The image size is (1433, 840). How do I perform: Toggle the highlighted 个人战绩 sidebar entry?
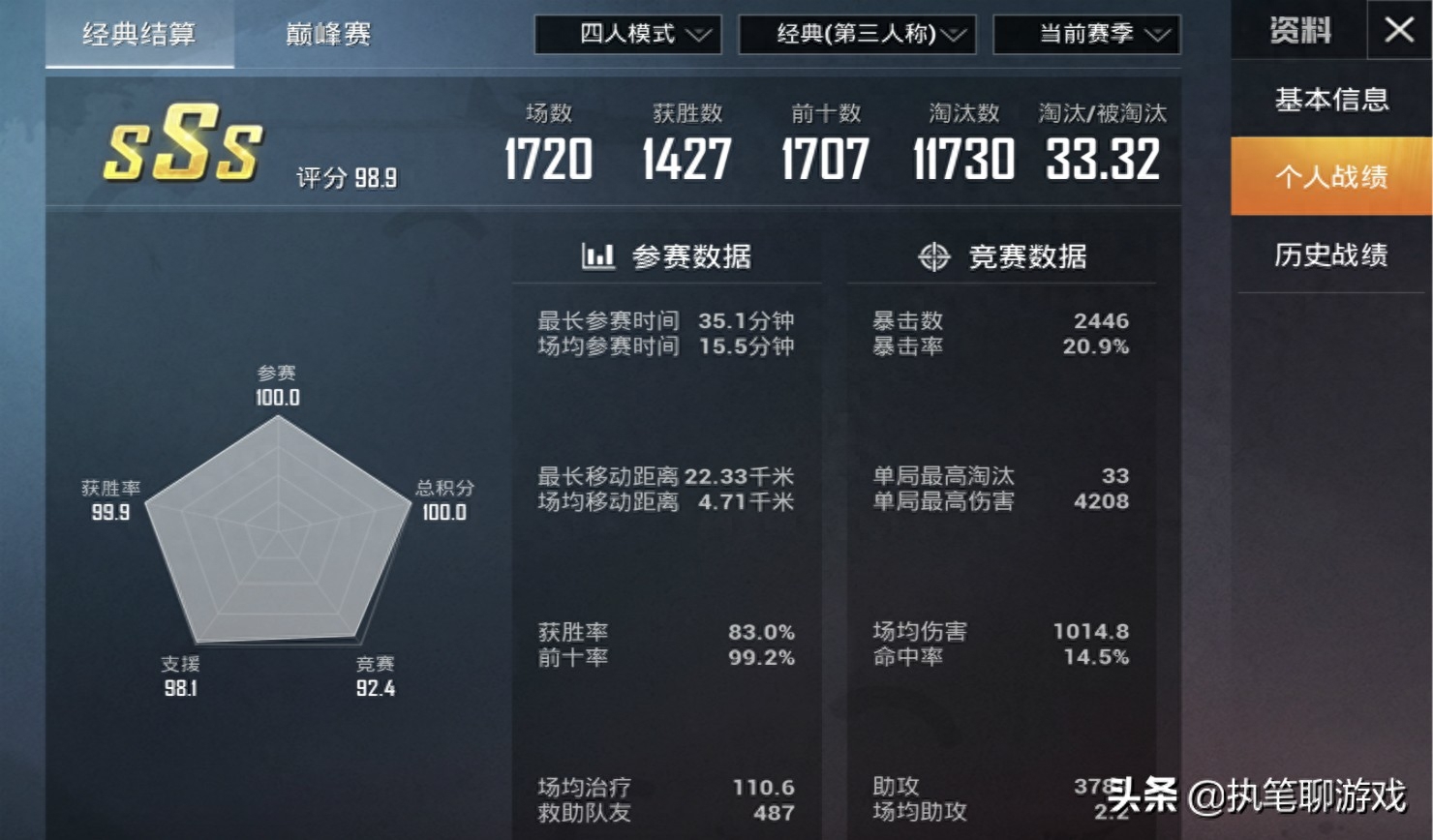click(x=1330, y=178)
